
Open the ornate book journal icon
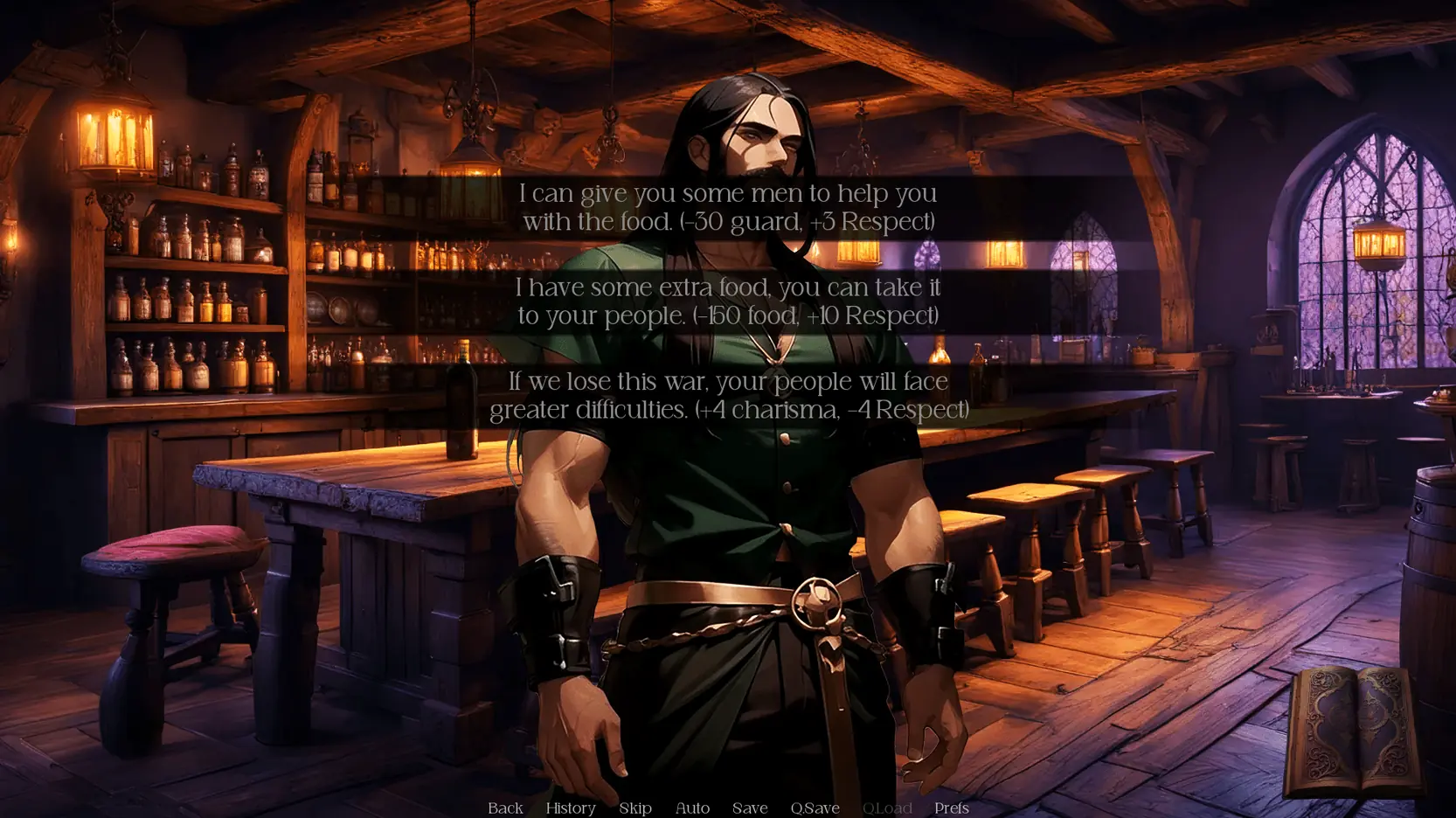pos(1352,731)
